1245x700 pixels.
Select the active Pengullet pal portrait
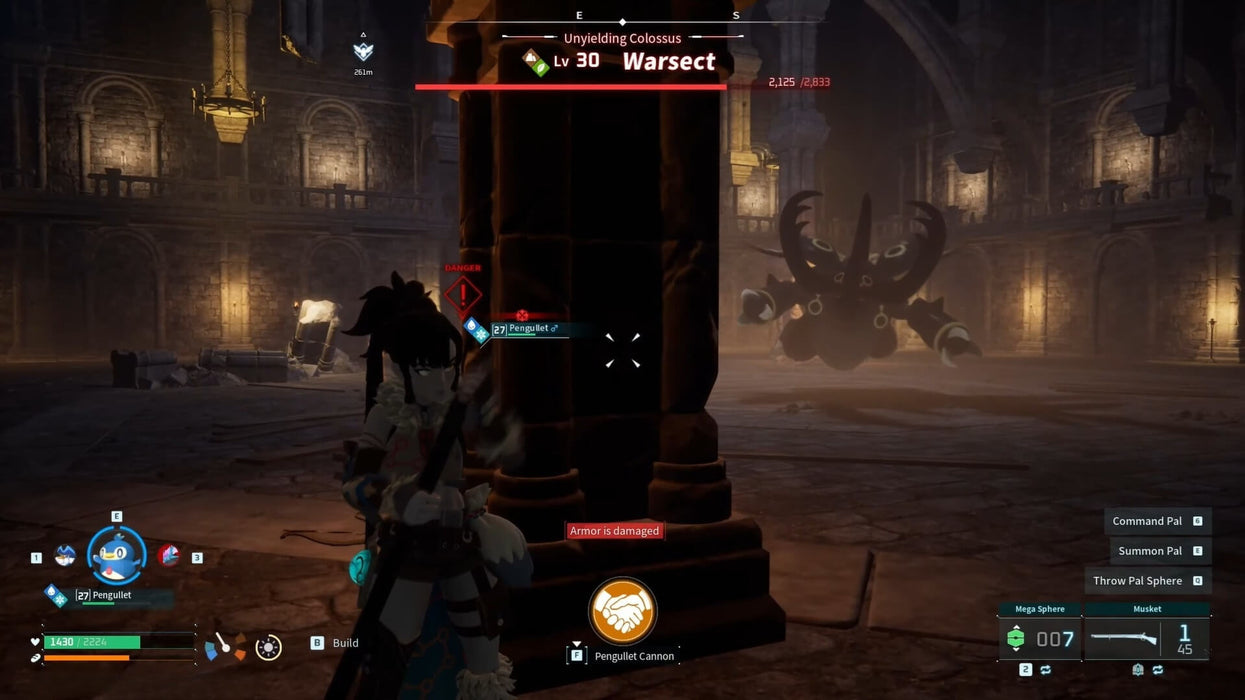pyautogui.click(x=117, y=555)
